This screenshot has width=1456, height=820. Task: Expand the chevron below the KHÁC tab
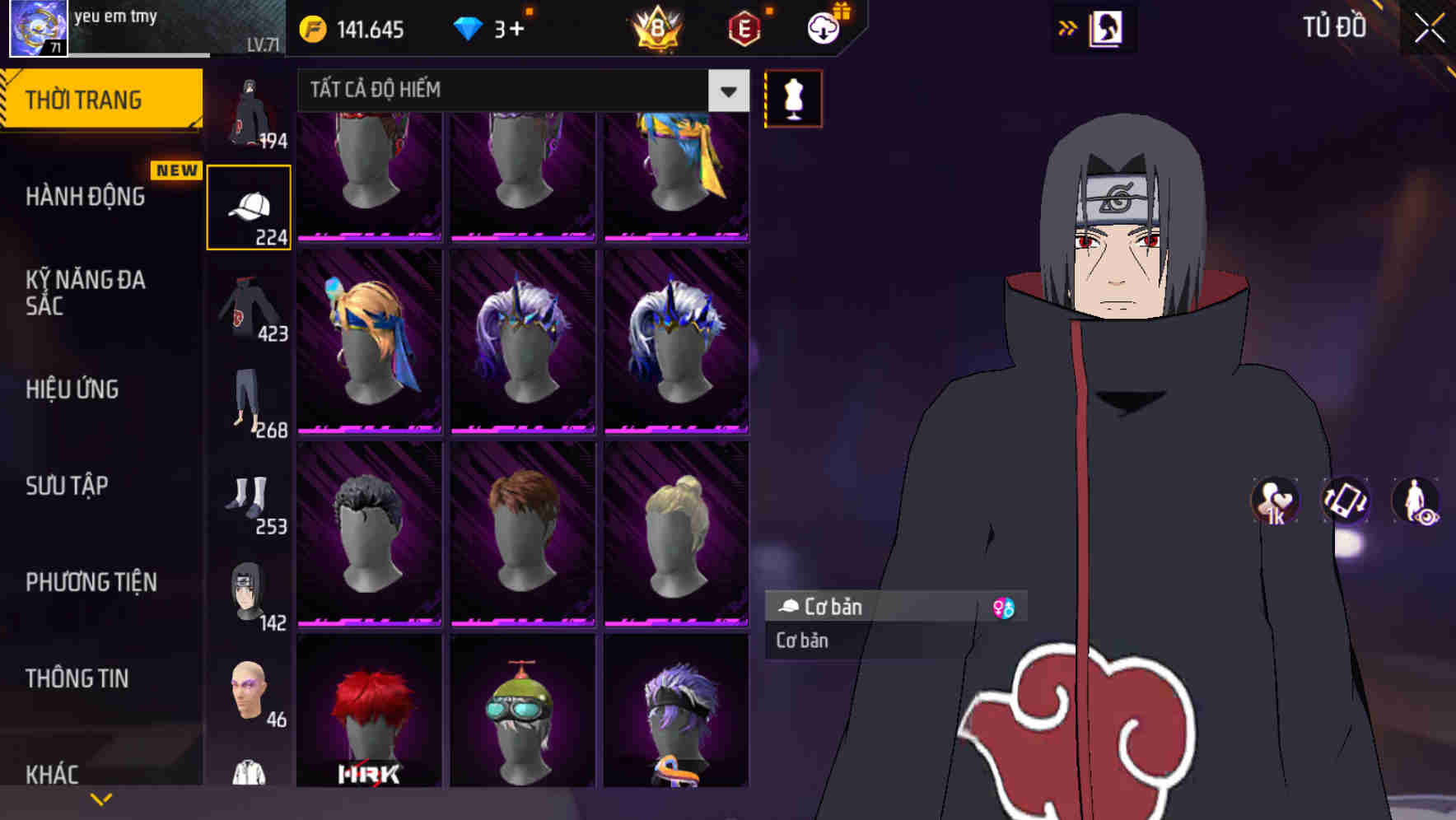click(x=100, y=797)
